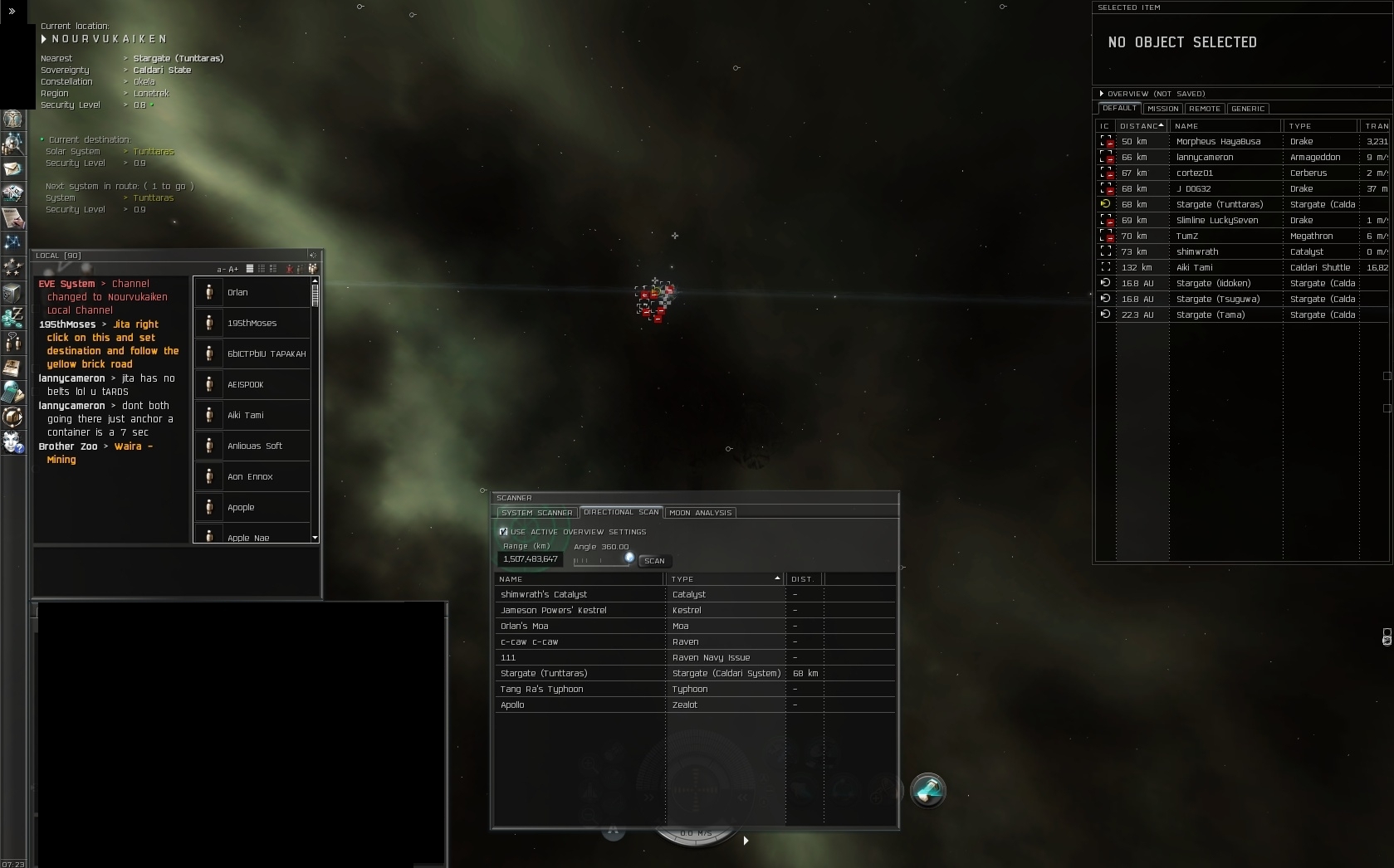The image size is (1394, 868).
Task: Sort scan results by Type column
Action: 724,579
